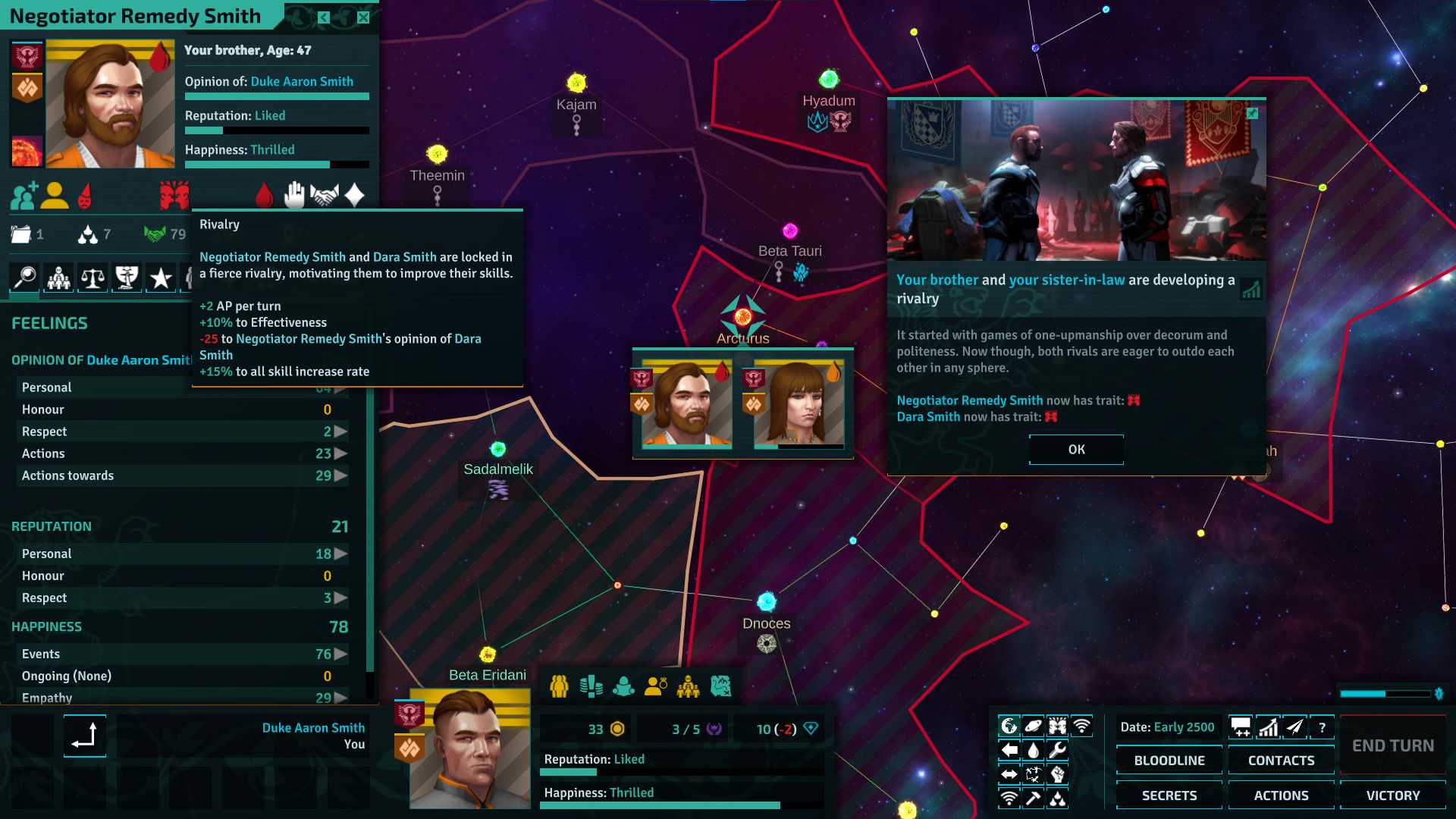The image size is (1456, 819).
Task: Open the planet view icon bottom-left grid
Action: [x=1032, y=725]
